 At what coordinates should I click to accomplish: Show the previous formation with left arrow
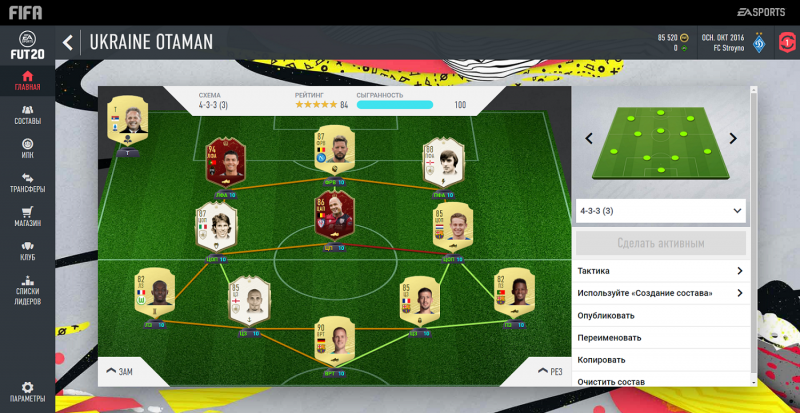pyautogui.click(x=590, y=139)
